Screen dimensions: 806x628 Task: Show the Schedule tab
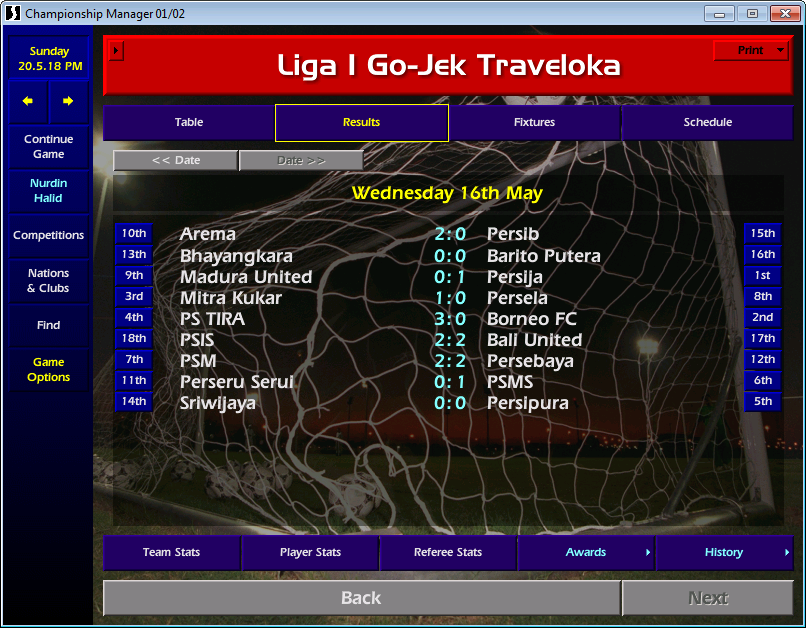(707, 122)
